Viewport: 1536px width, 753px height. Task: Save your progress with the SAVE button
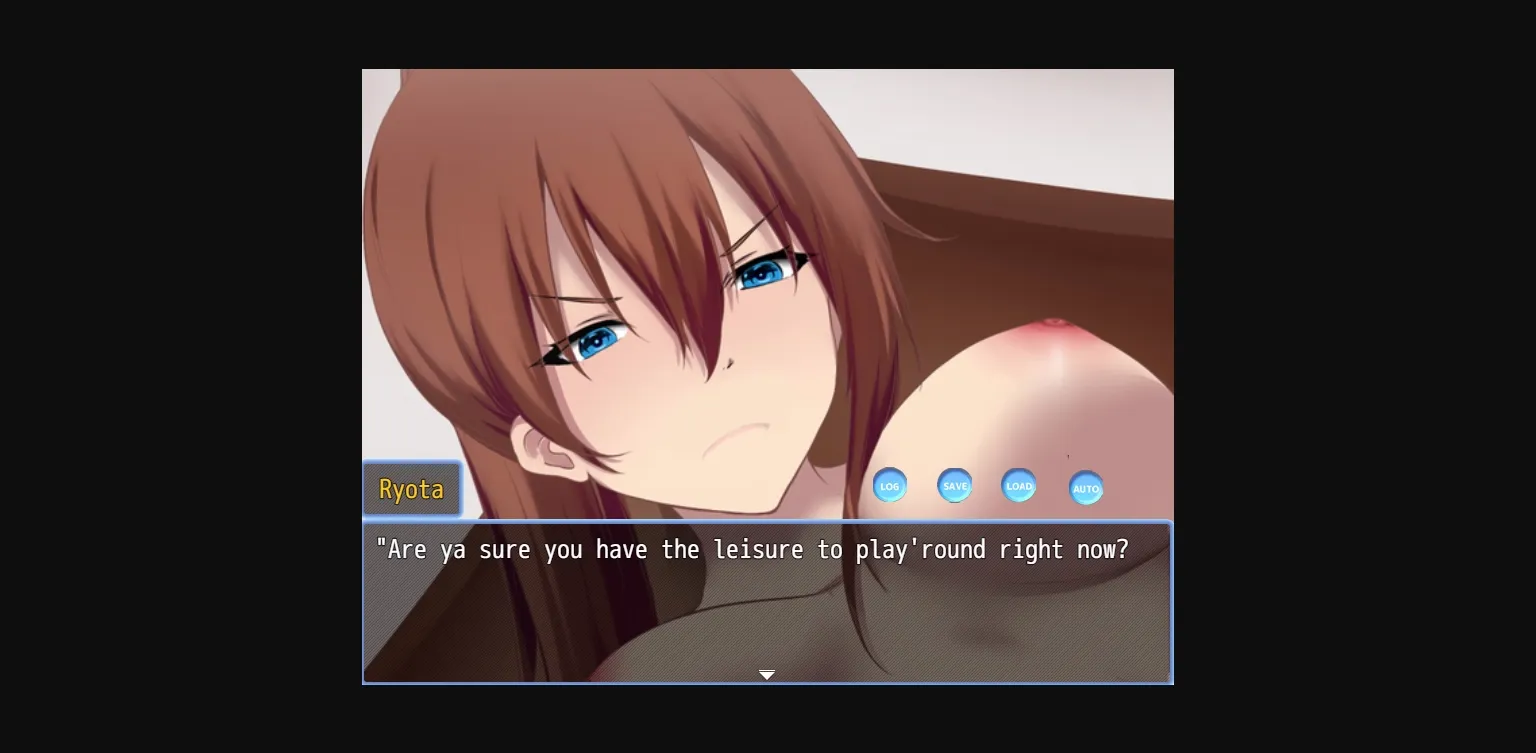(954, 485)
